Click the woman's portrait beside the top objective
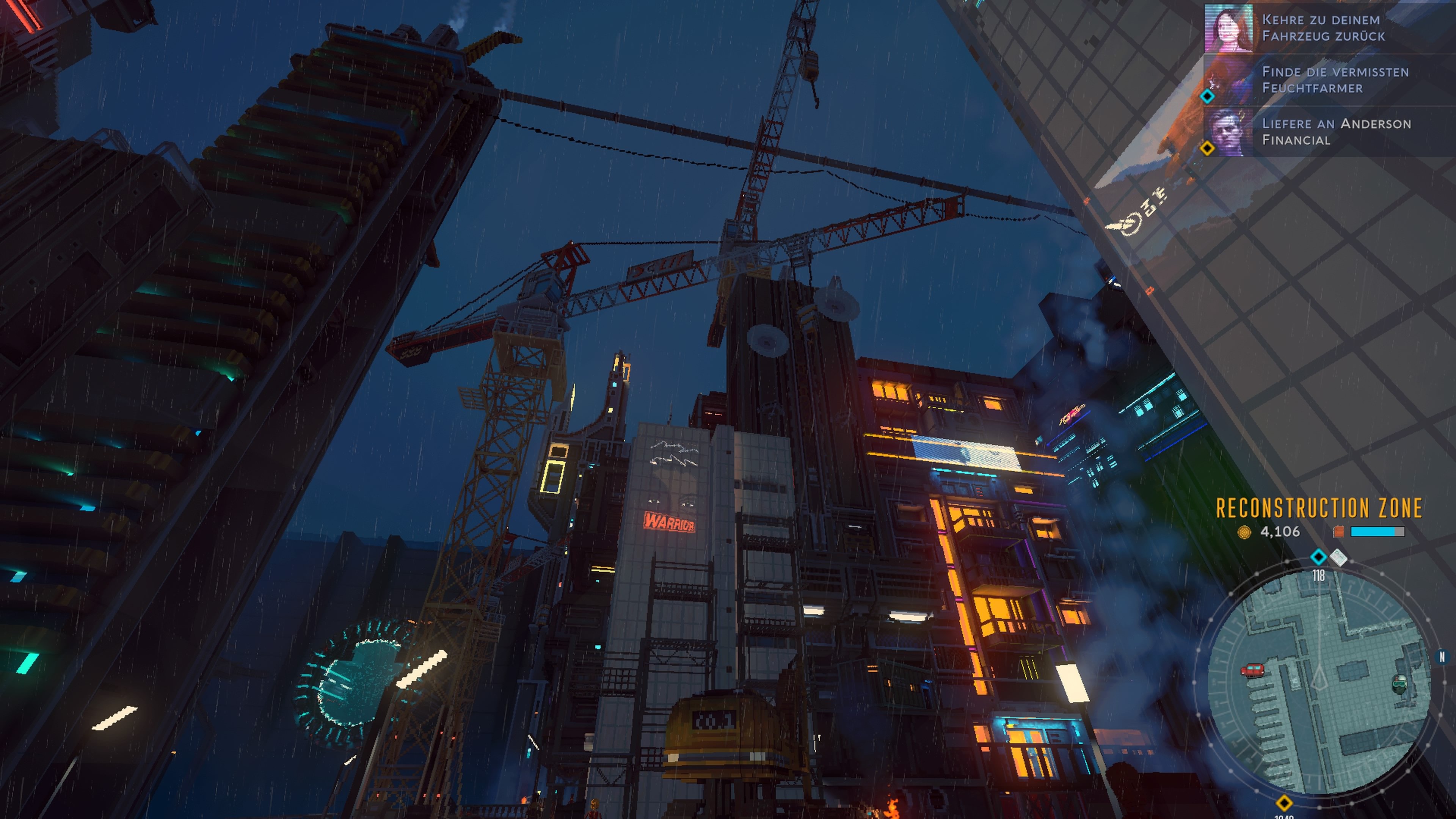 click(1228, 28)
